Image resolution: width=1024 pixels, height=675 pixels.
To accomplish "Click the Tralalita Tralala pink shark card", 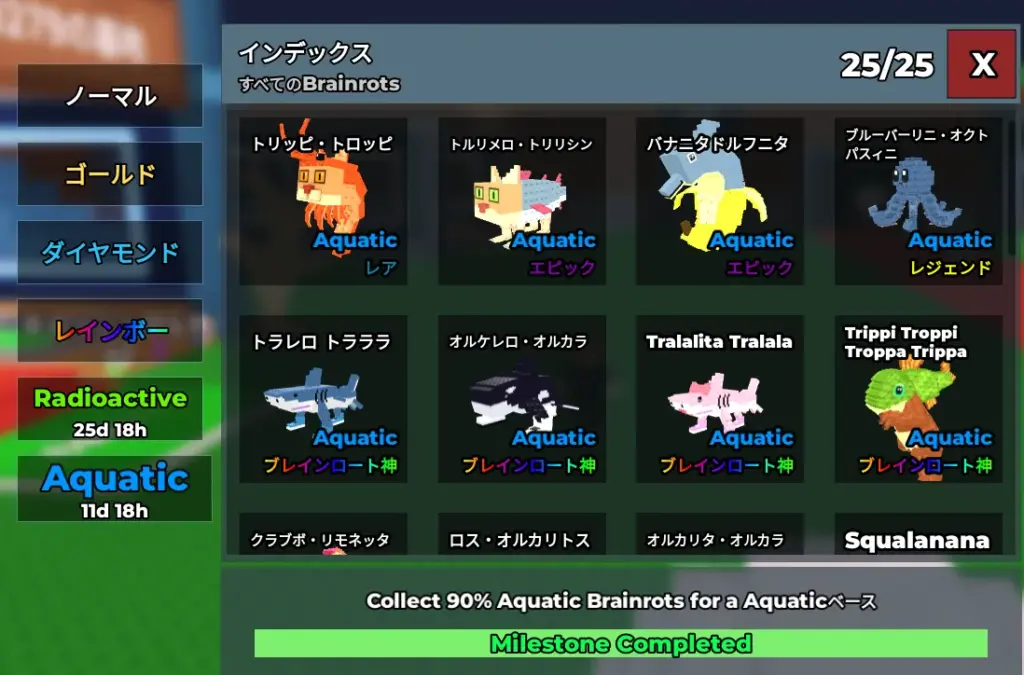I will tap(720, 400).
